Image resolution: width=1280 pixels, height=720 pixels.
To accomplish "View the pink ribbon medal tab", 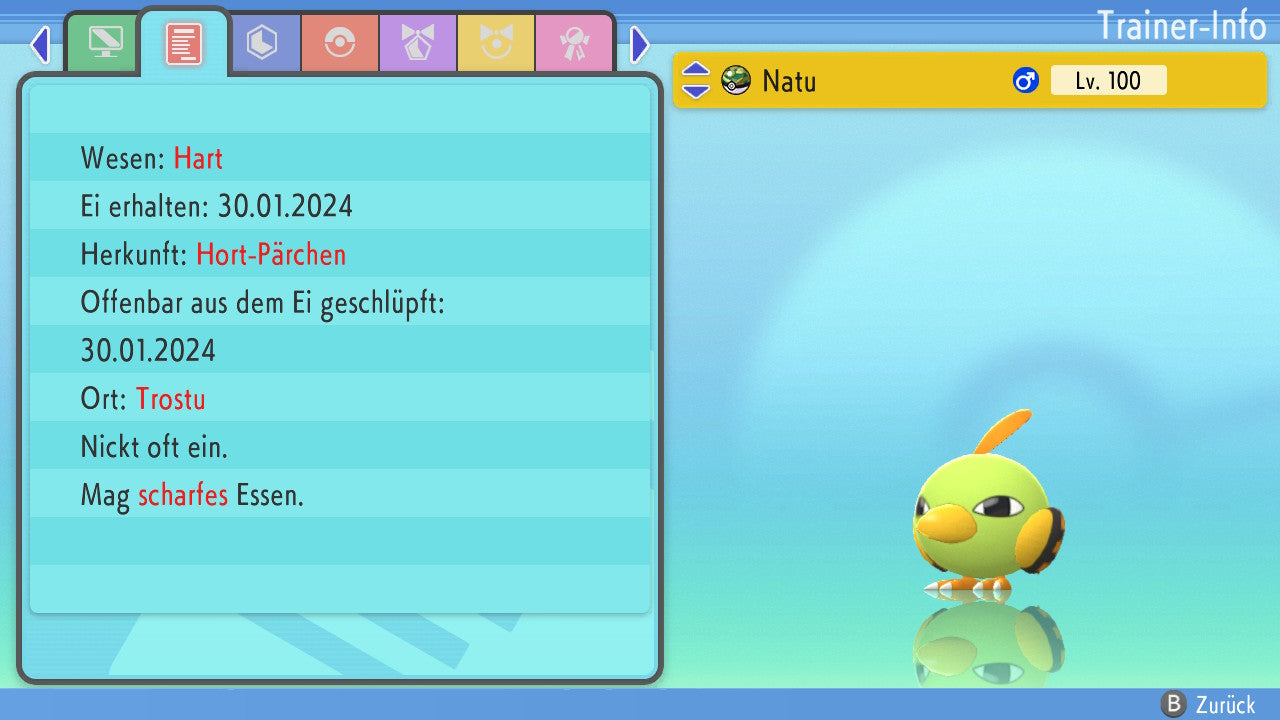I will [x=574, y=43].
